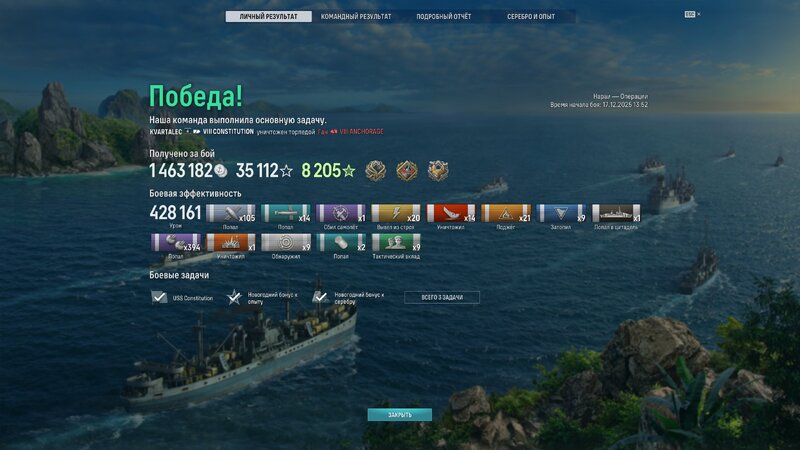Select the Новогодний бонус к серебру mission
Image resolution: width=800 pixels, height=450 pixels.
click(344, 297)
